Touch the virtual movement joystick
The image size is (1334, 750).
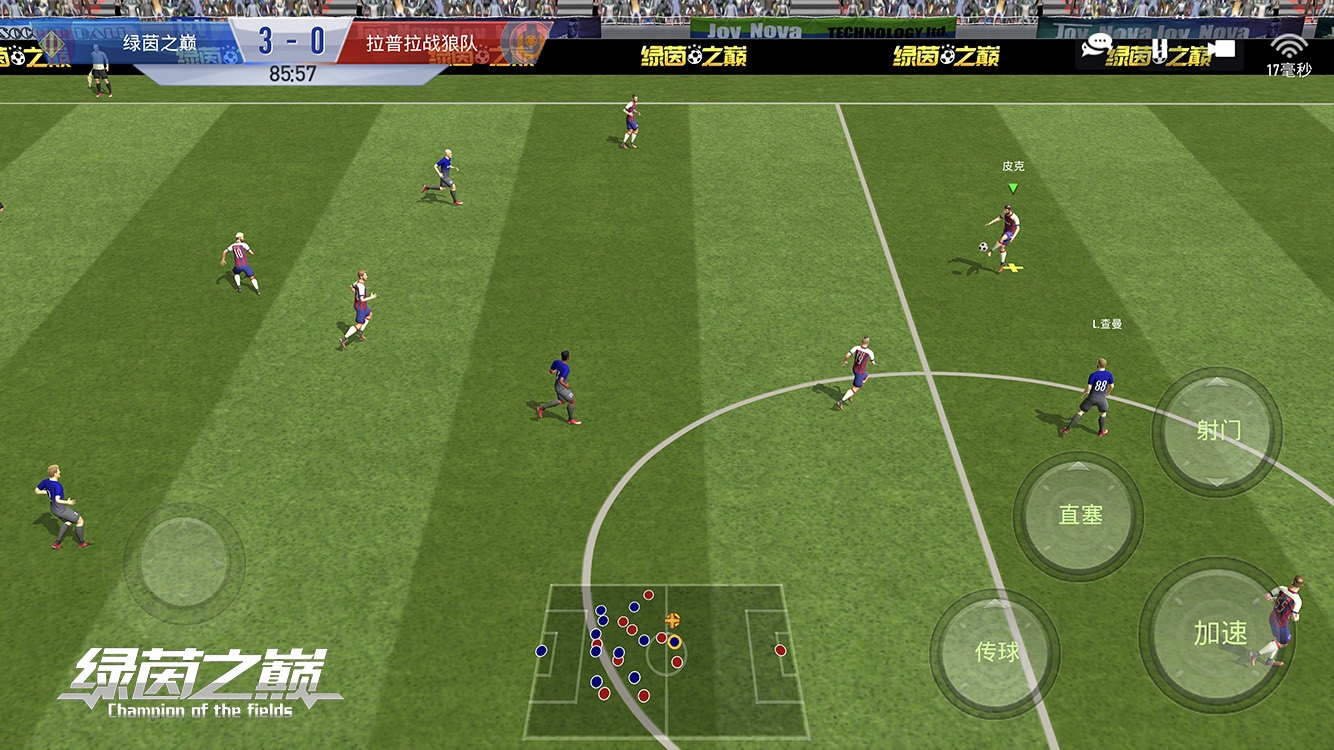[x=184, y=561]
